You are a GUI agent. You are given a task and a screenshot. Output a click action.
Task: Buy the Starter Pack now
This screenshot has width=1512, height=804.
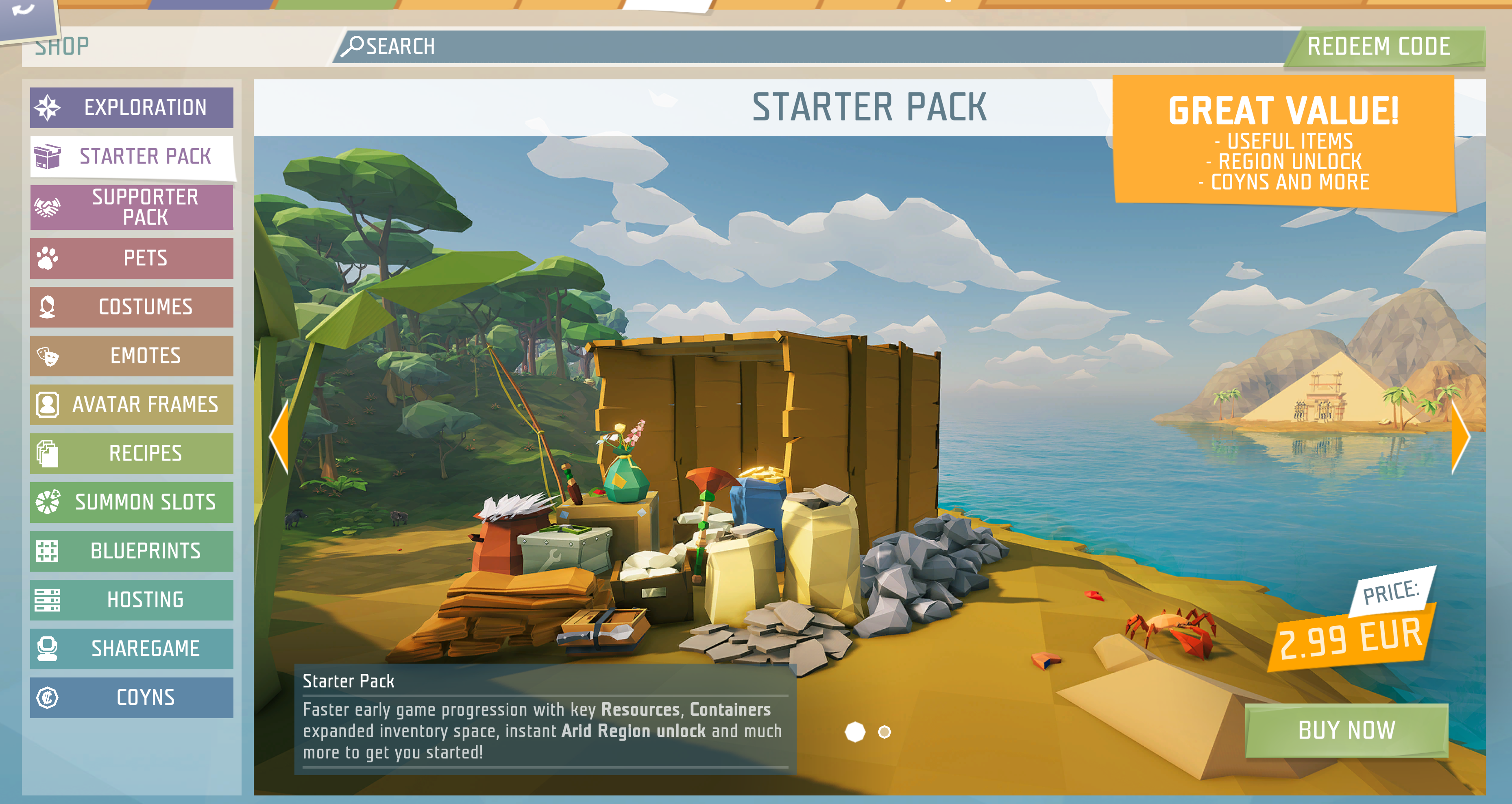1346,730
